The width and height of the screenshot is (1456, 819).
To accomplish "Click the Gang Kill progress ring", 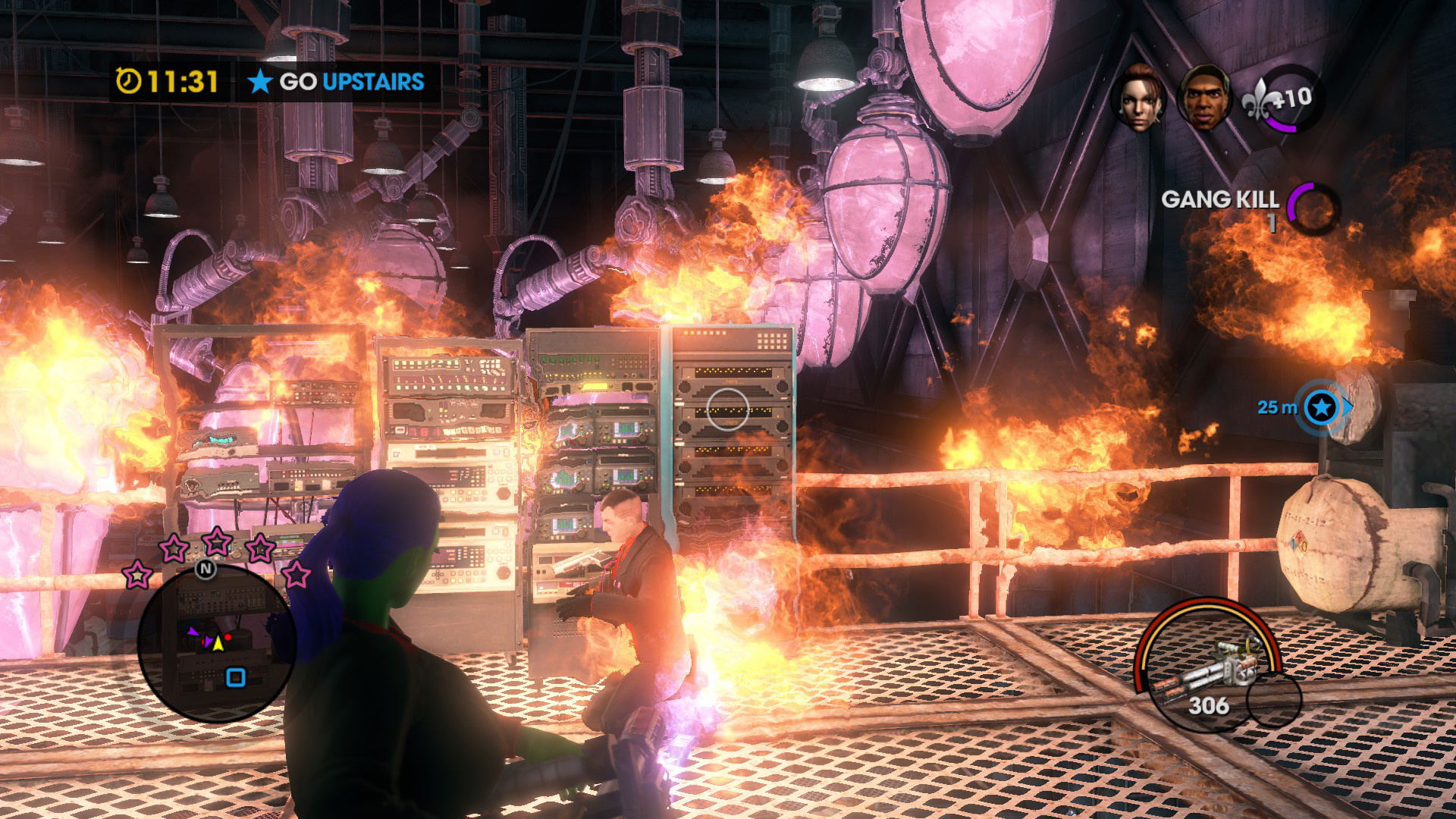I will tap(1314, 206).
